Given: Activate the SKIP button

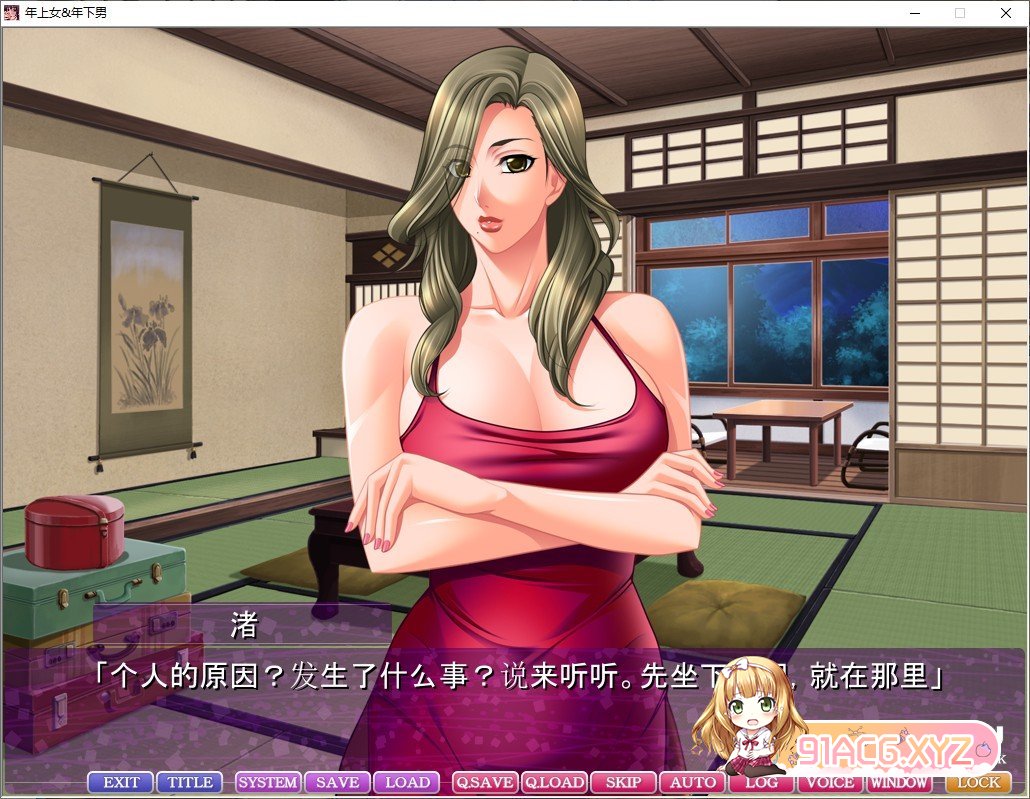Looking at the screenshot, I should 623,782.
